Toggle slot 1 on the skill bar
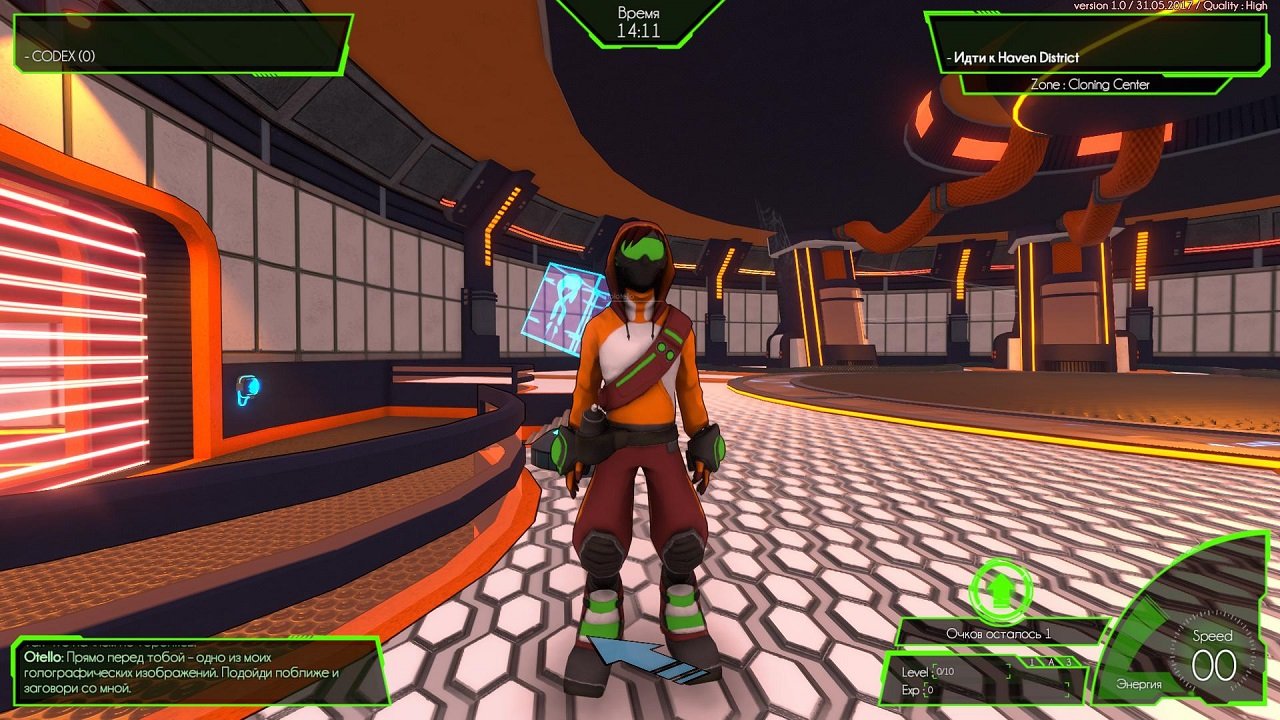 pyautogui.click(x=1032, y=662)
